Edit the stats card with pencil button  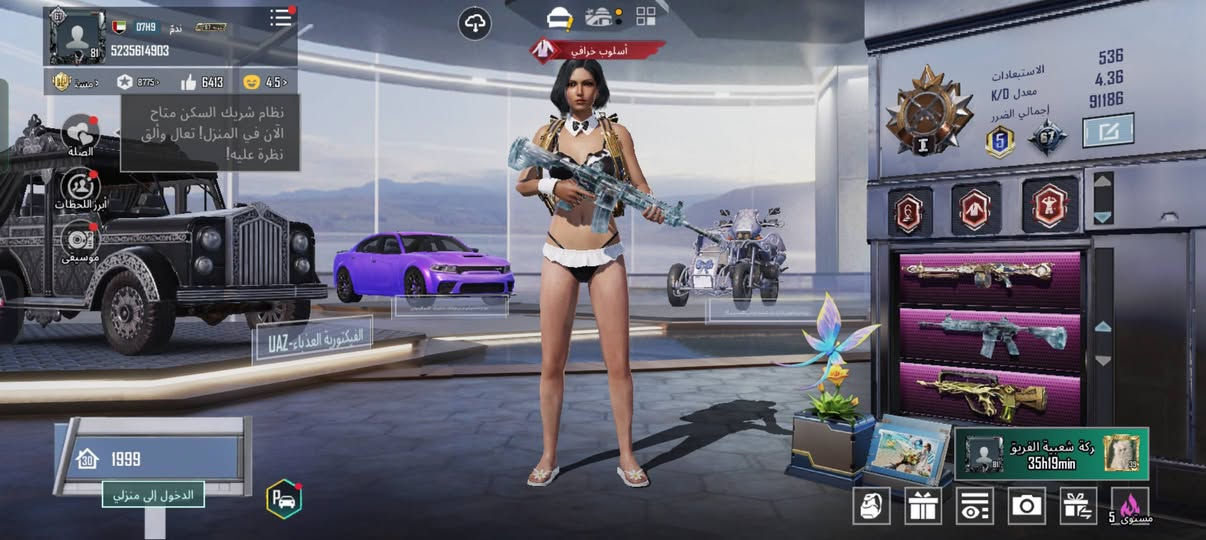1108,131
